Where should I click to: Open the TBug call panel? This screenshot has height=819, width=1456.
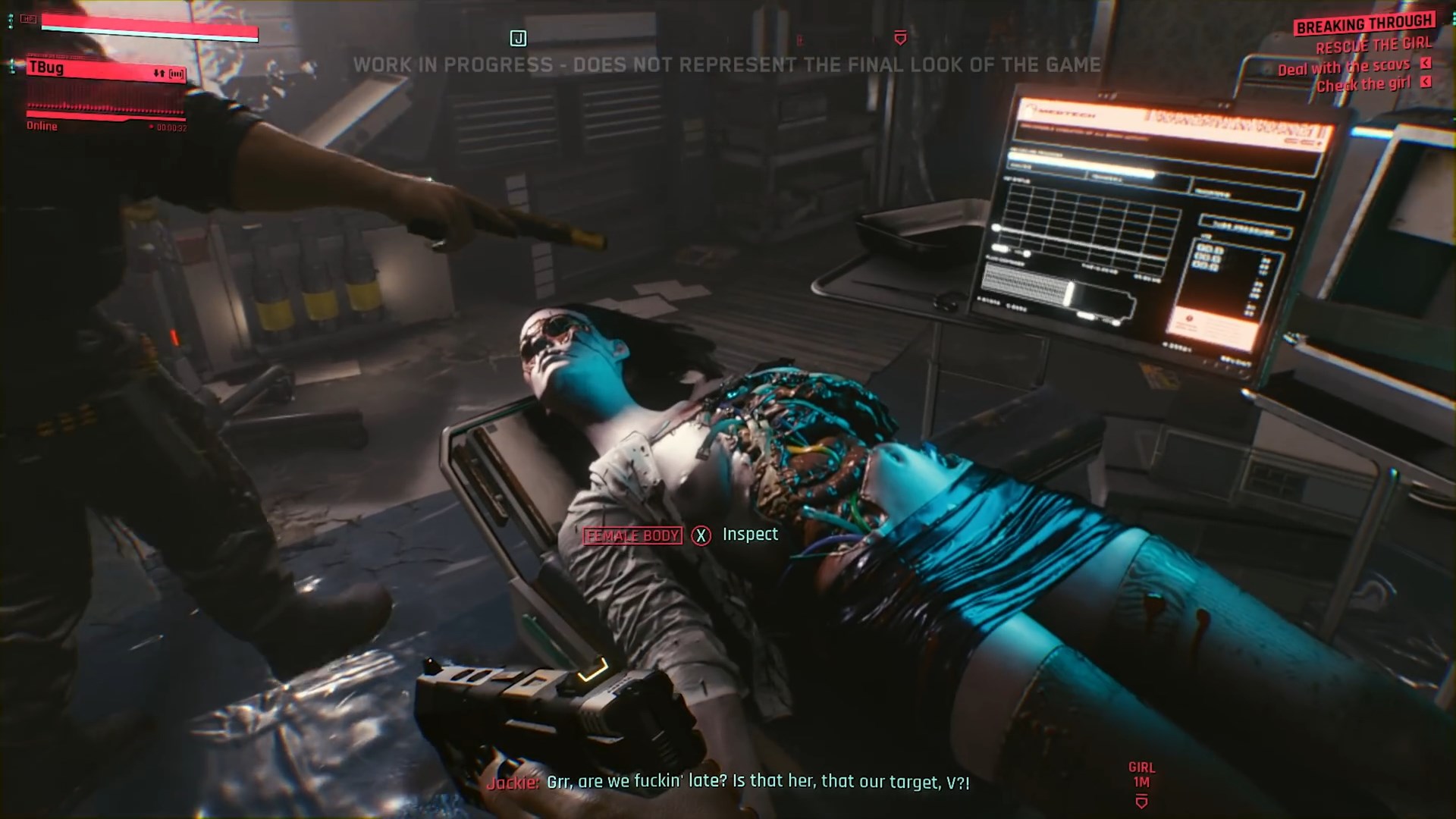click(106, 68)
